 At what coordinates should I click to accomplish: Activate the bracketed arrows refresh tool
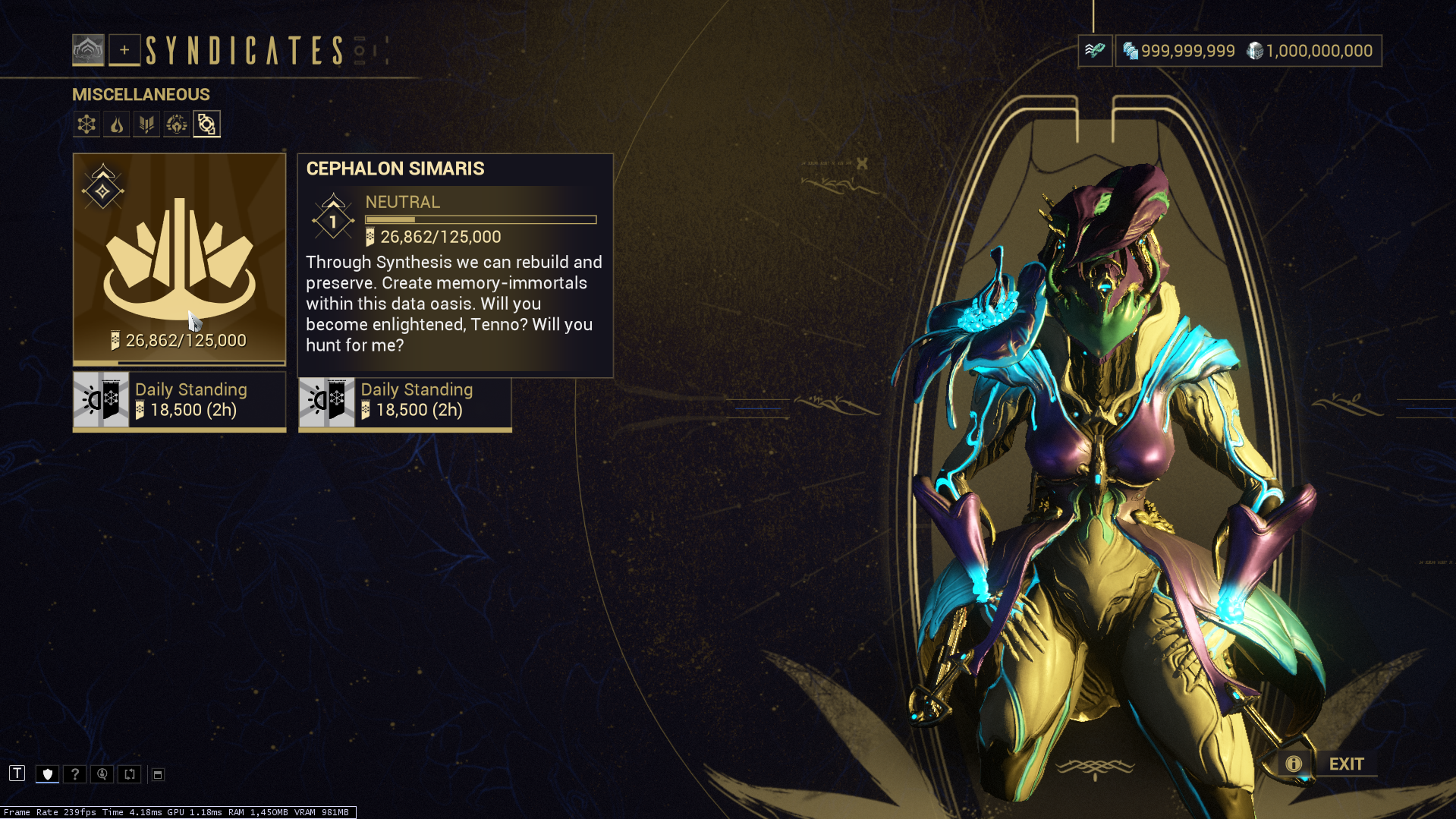click(x=130, y=774)
